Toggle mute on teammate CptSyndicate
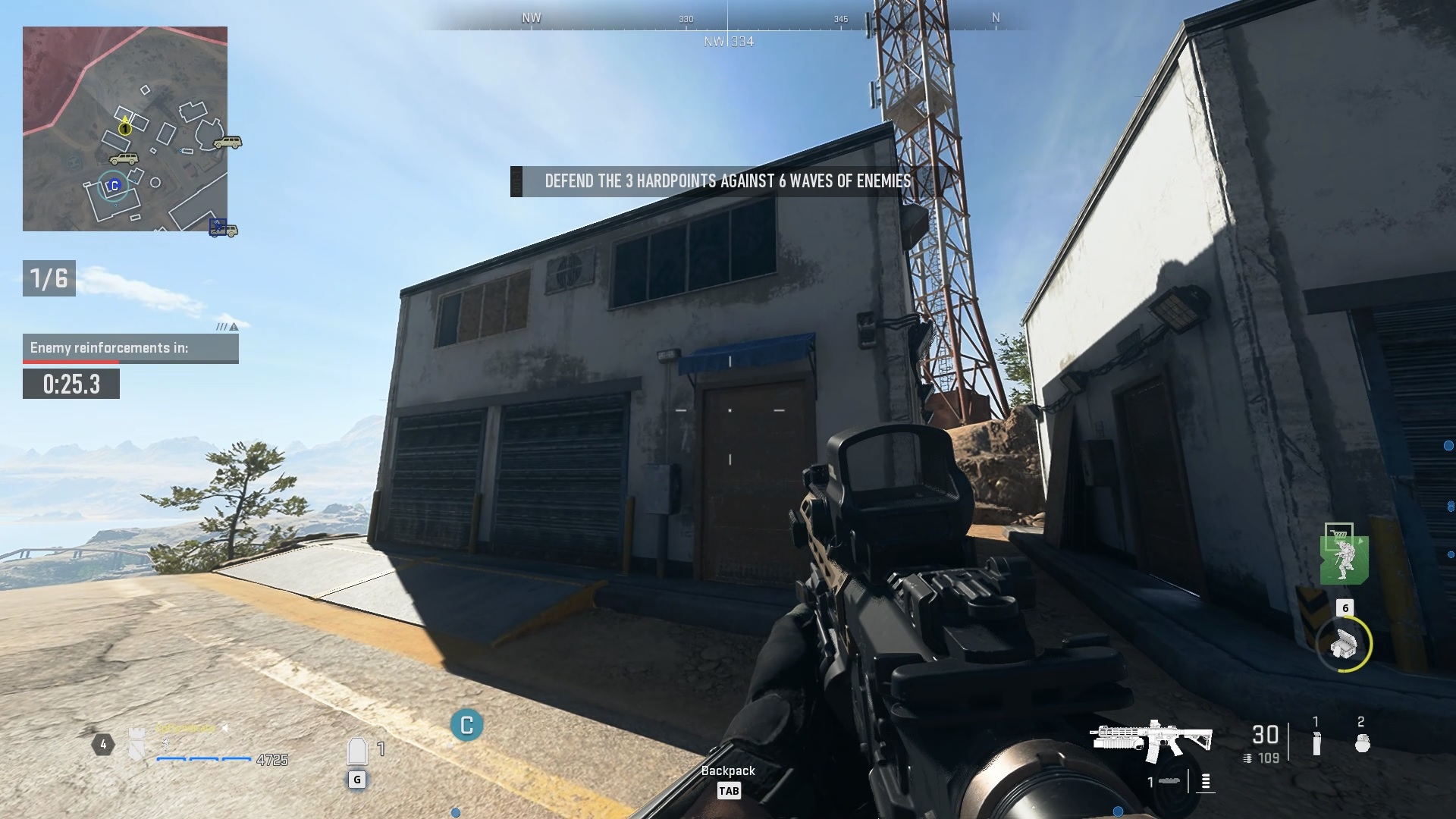Screen dimensions: 1456x819 tap(225, 727)
